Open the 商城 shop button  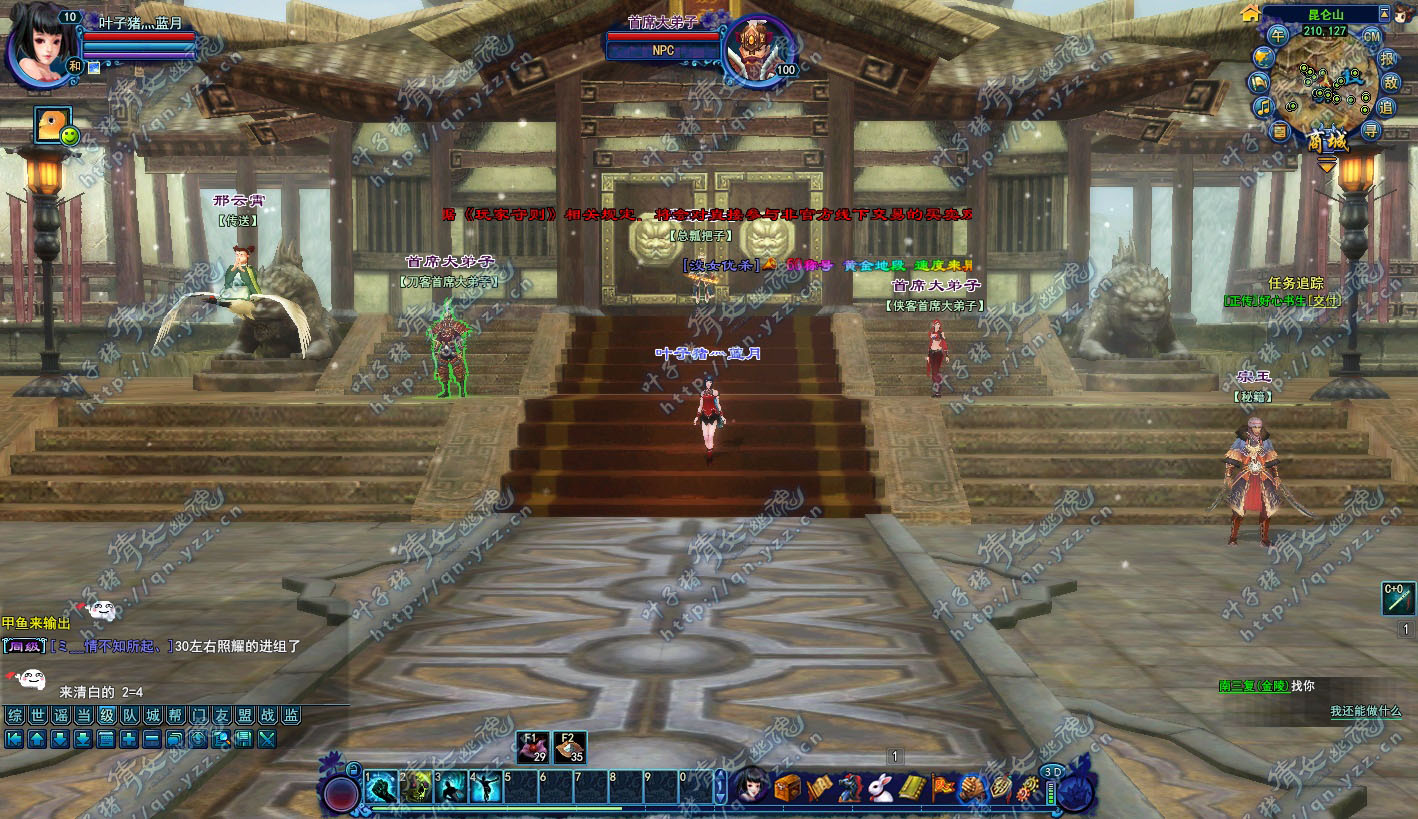1327,141
